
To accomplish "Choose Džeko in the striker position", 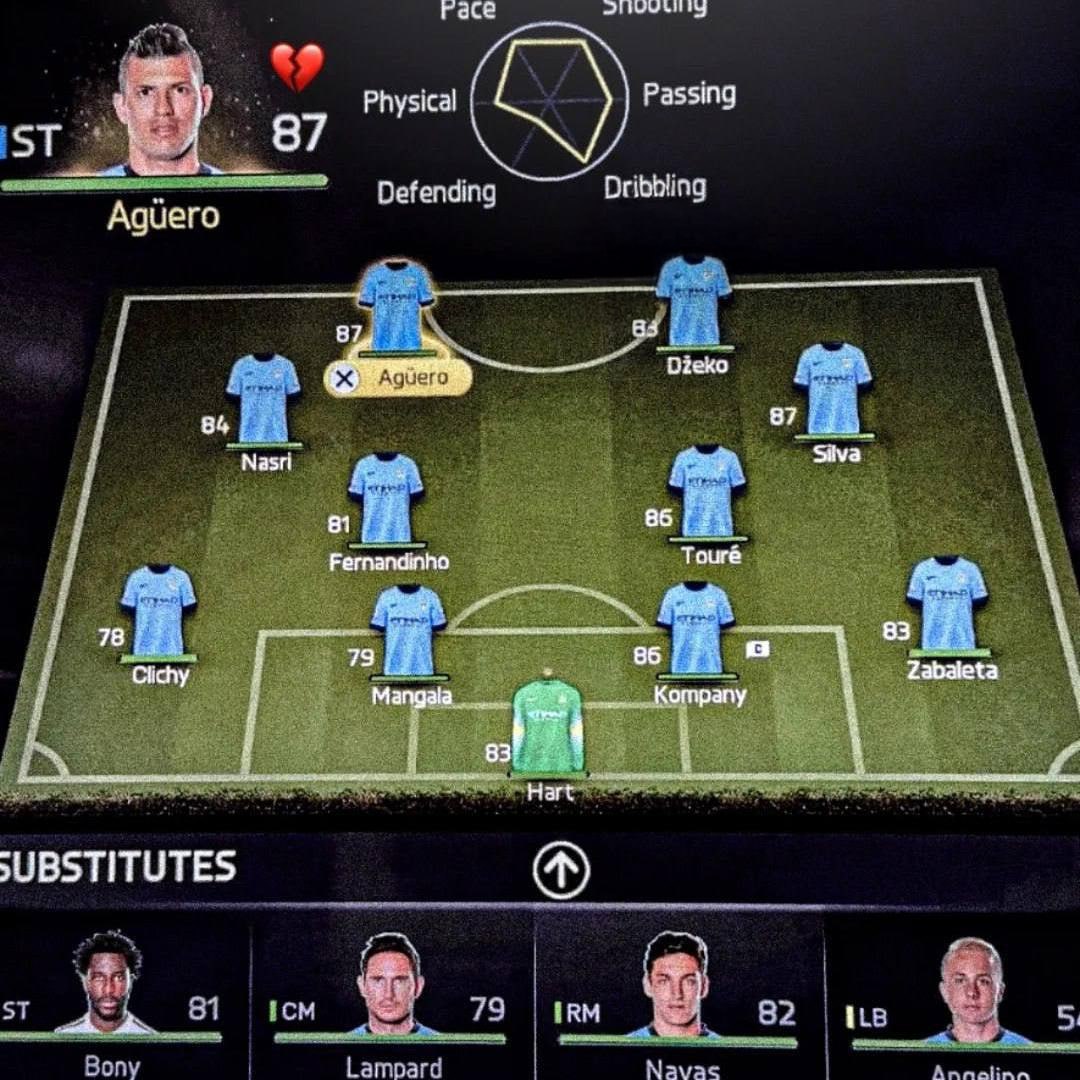I will pos(694,302).
